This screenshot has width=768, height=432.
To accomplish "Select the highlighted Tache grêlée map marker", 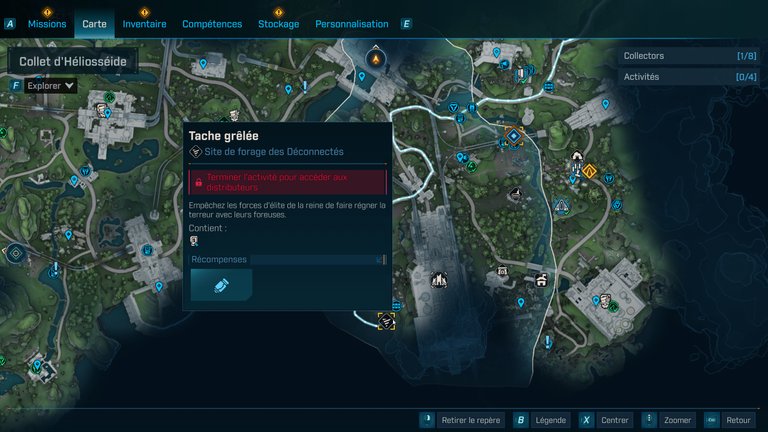I will [386, 320].
